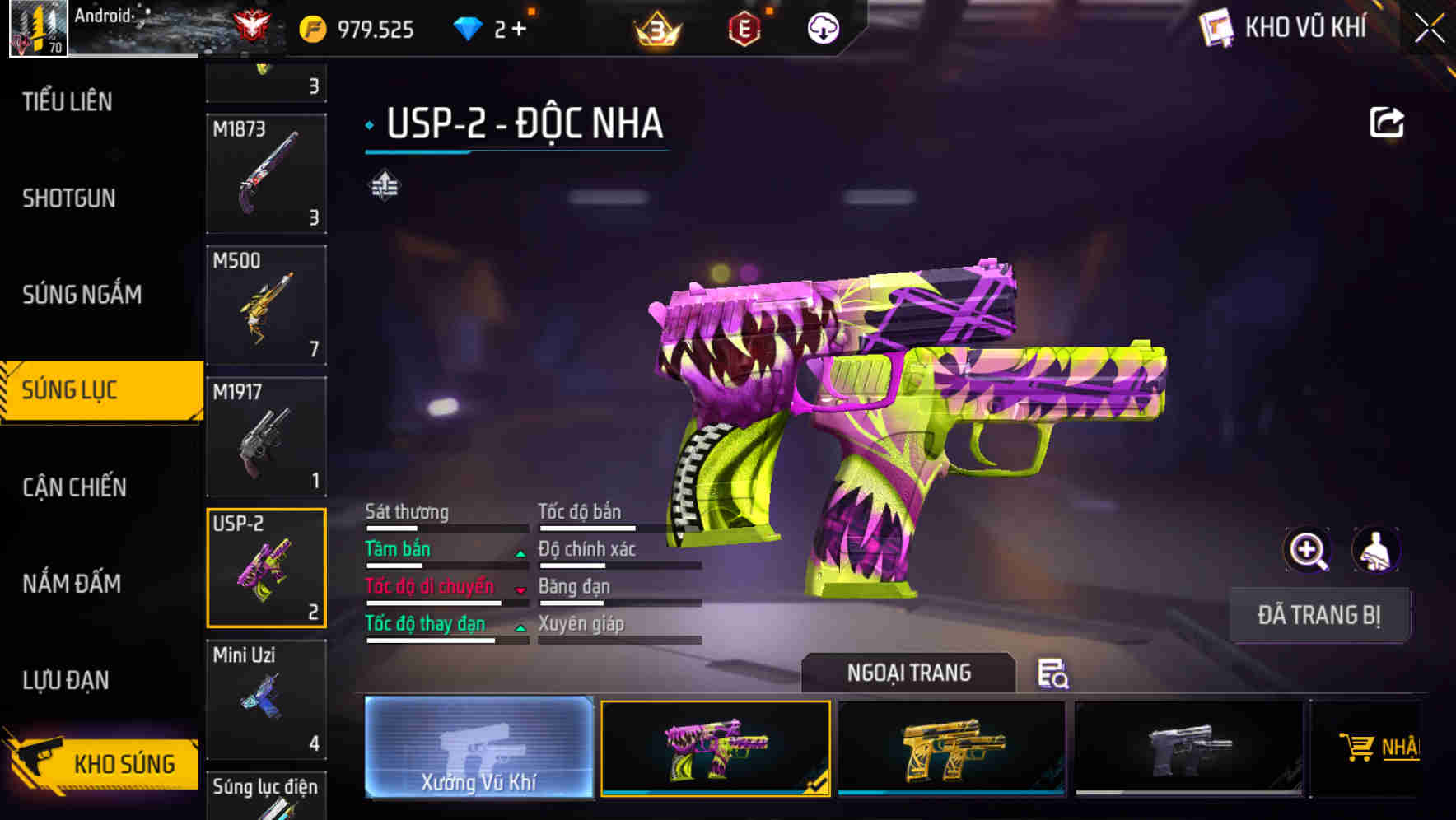Viewport: 1456px width, 820px height.
Task: Select the SHOTGUN weapon category
Action: pyautogui.click(x=68, y=198)
